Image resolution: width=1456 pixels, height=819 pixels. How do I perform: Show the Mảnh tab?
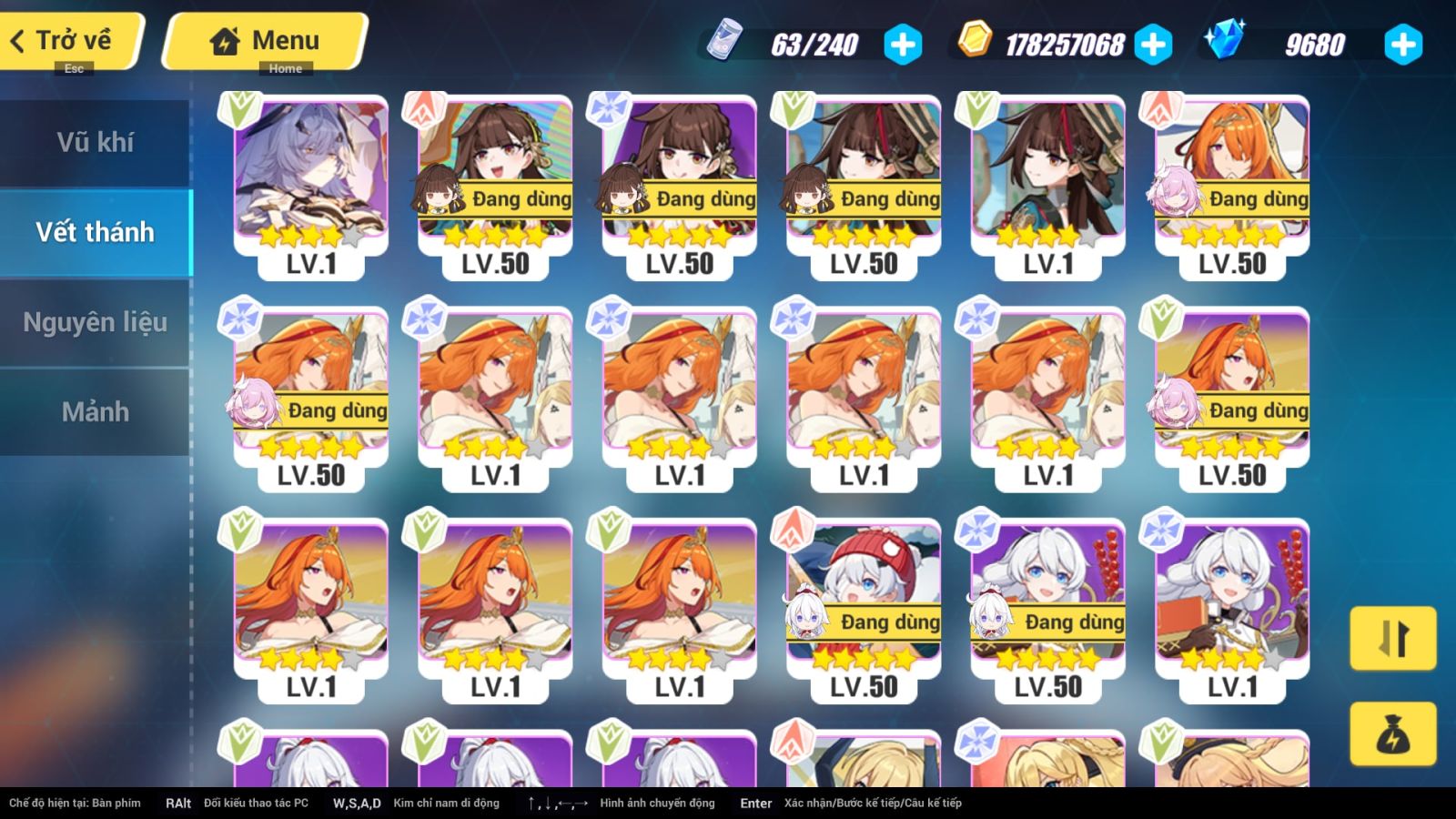tap(95, 411)
